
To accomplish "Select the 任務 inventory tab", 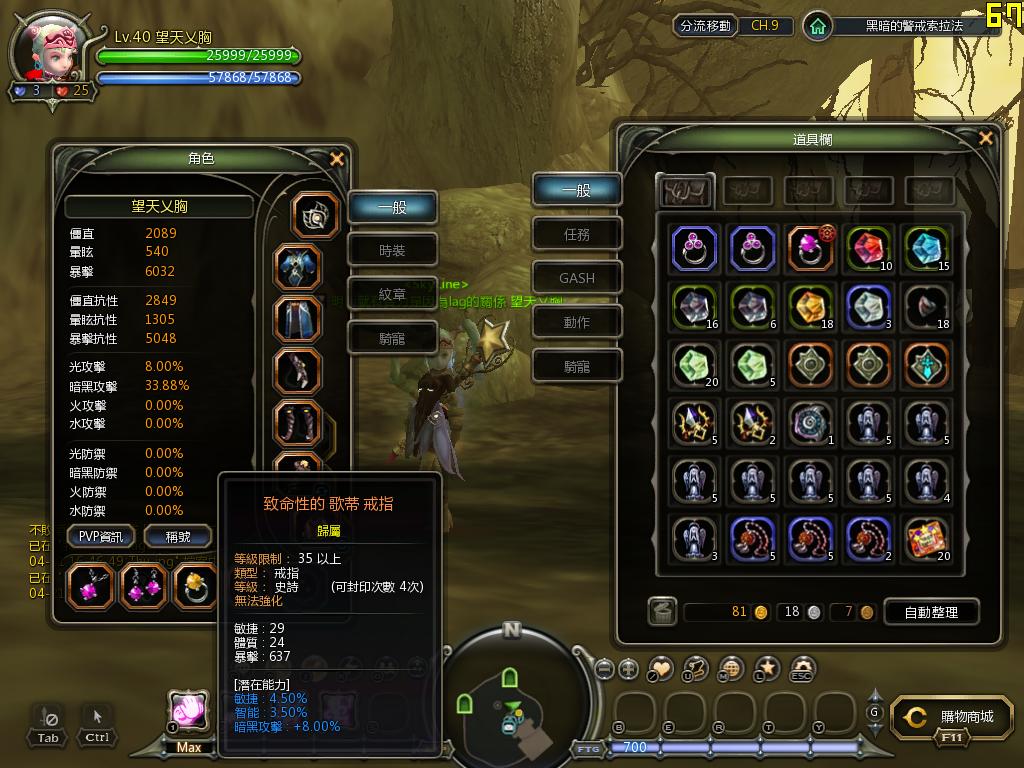I will [577, 234].
